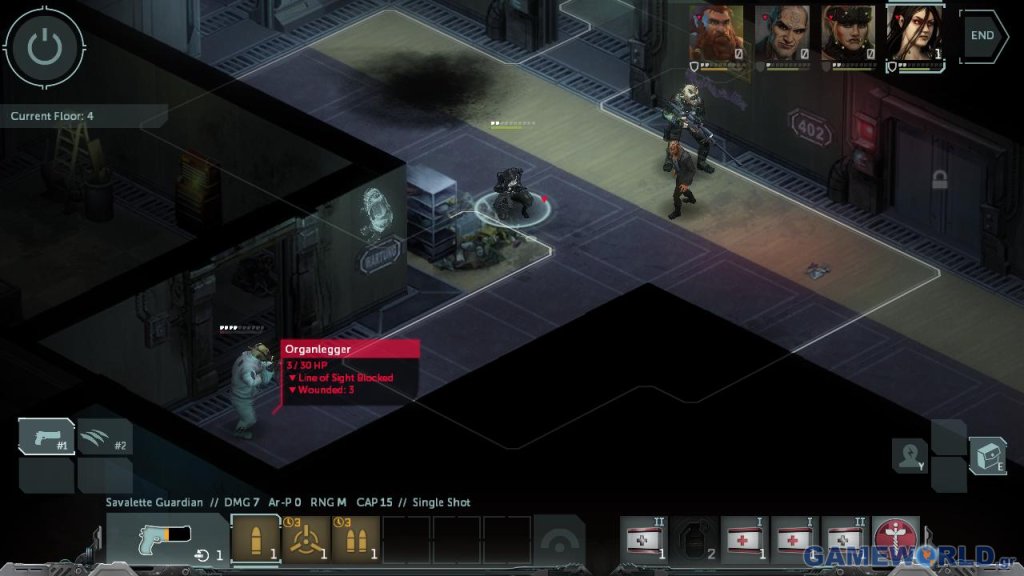This screenshot has width=1024, height=576.
Task: Switch to weapon slot #1 pistol
Action: coord(46,436)
